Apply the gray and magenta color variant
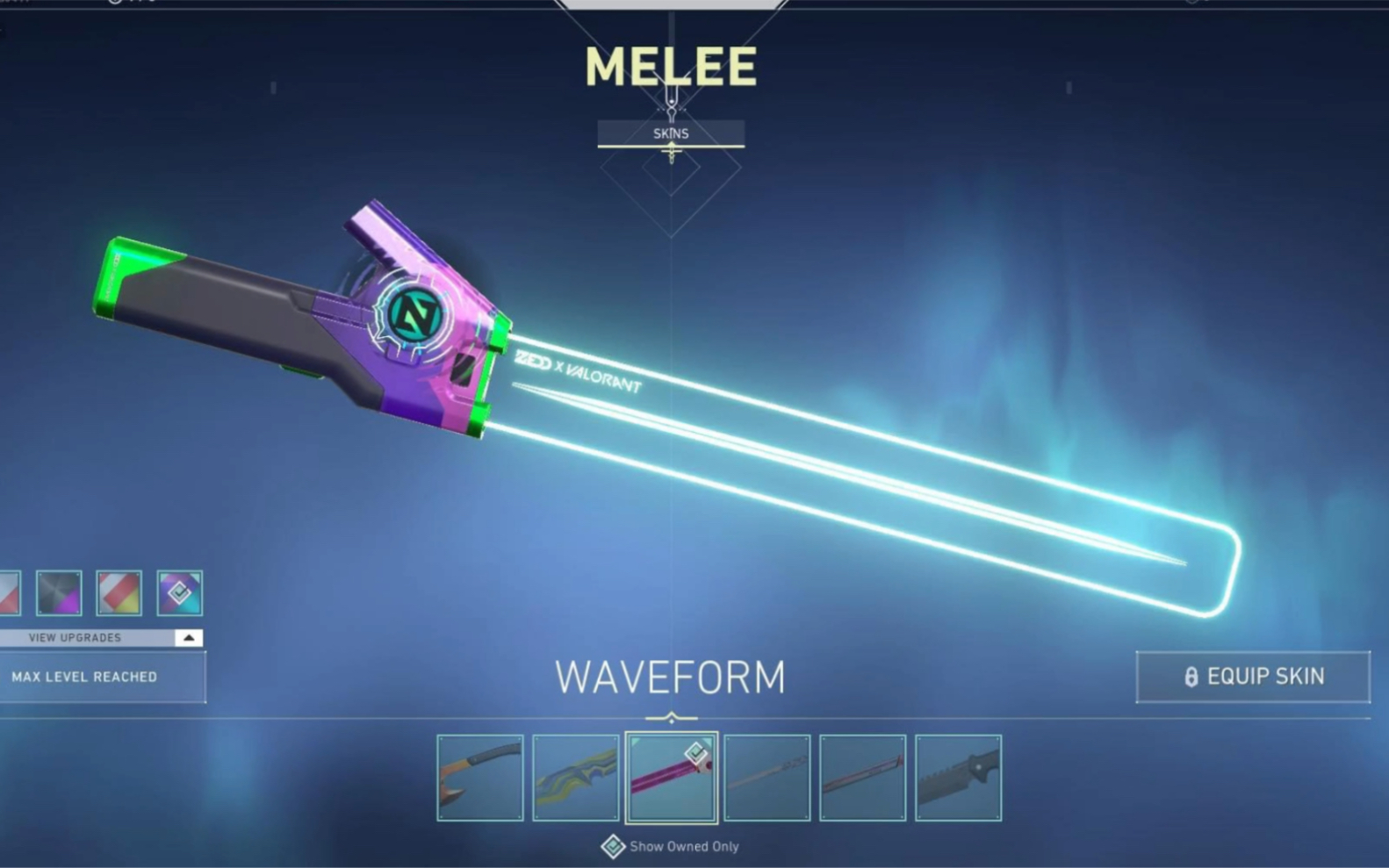The image size is (1389, 868). click(x=59, y=593)
